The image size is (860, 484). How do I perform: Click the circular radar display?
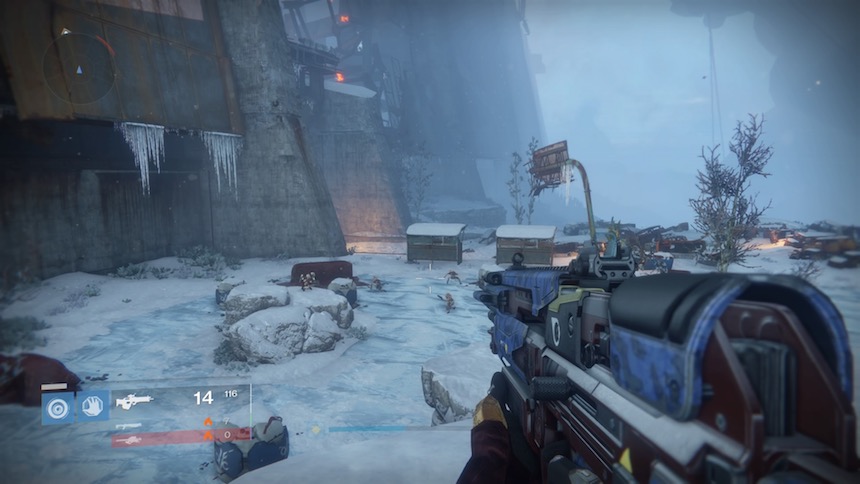(x=79, y=68)
